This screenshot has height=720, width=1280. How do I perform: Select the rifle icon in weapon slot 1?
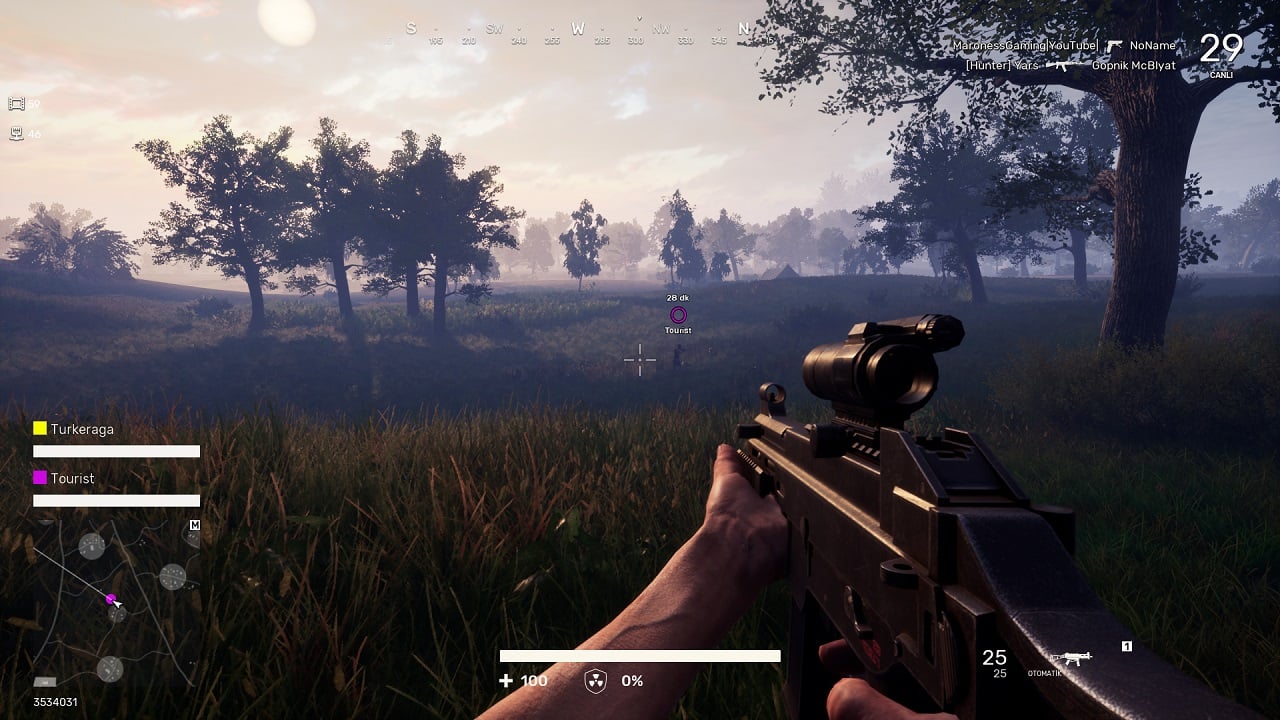pyautogui.click(x=1075, y=658)
